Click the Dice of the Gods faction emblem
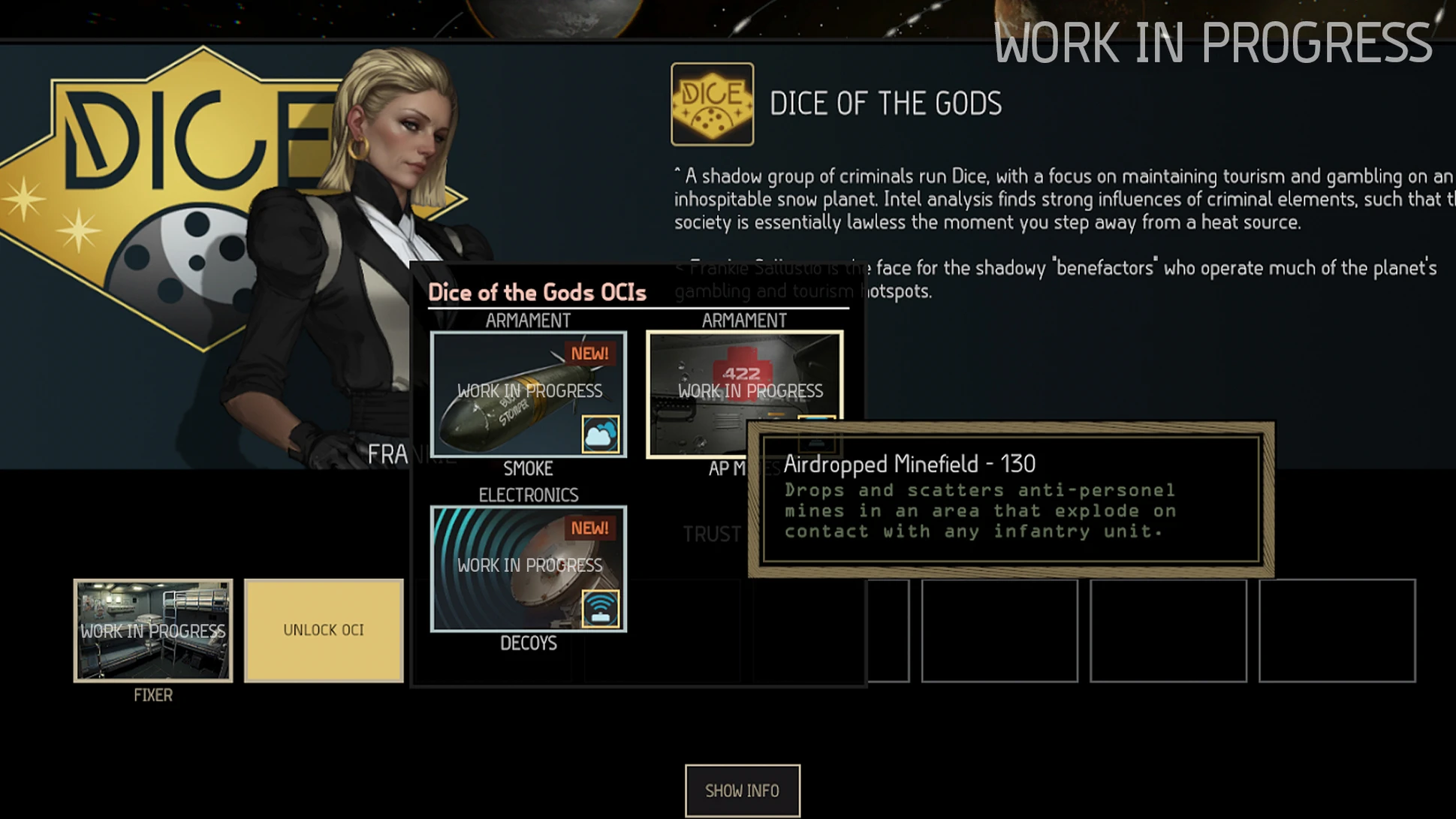 712,104
